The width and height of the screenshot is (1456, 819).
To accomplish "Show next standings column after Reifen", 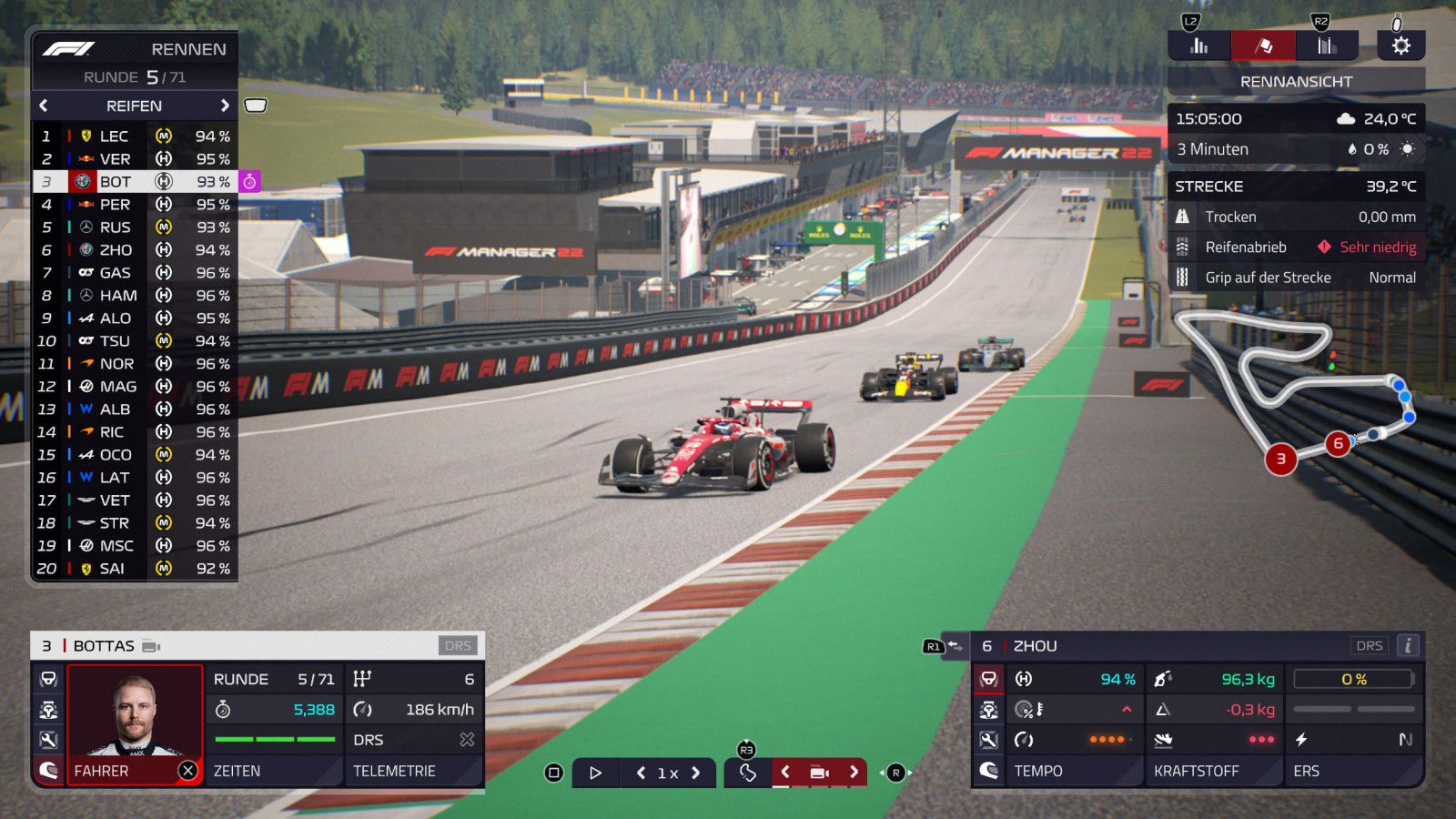I will [x=225, y=106].
